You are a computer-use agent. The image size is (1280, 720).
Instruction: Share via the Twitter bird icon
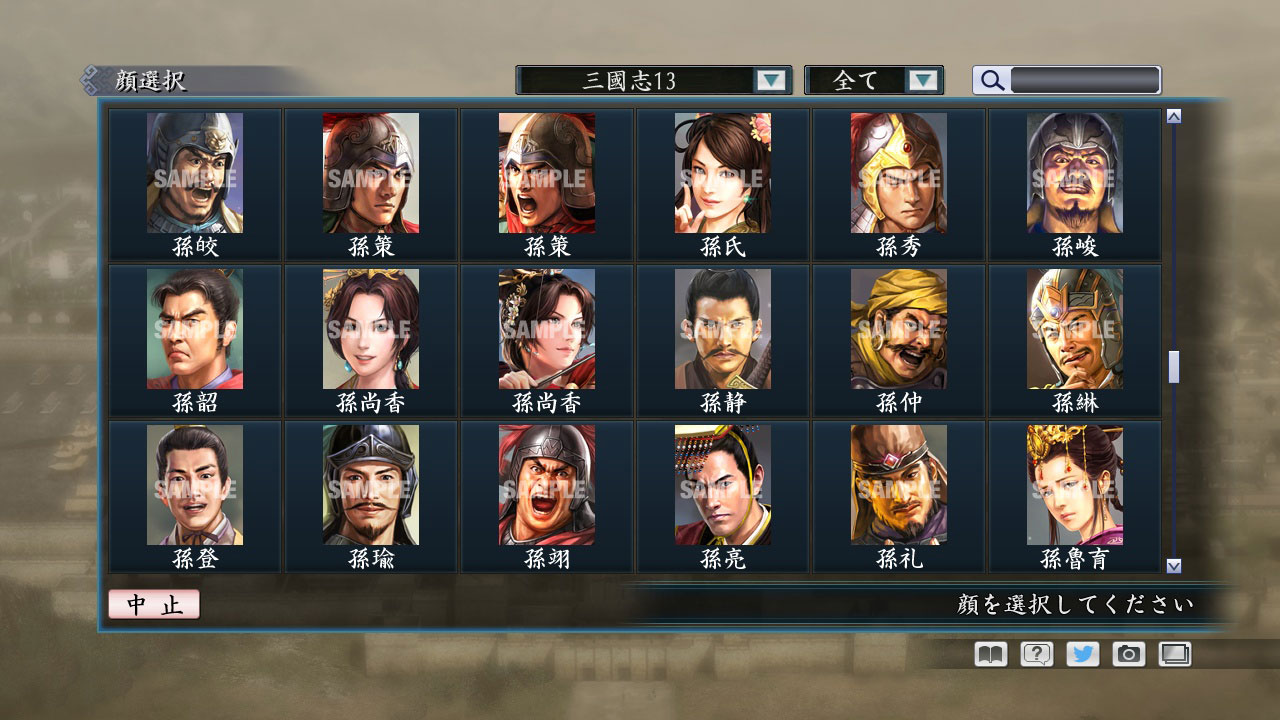(1081, 654)
